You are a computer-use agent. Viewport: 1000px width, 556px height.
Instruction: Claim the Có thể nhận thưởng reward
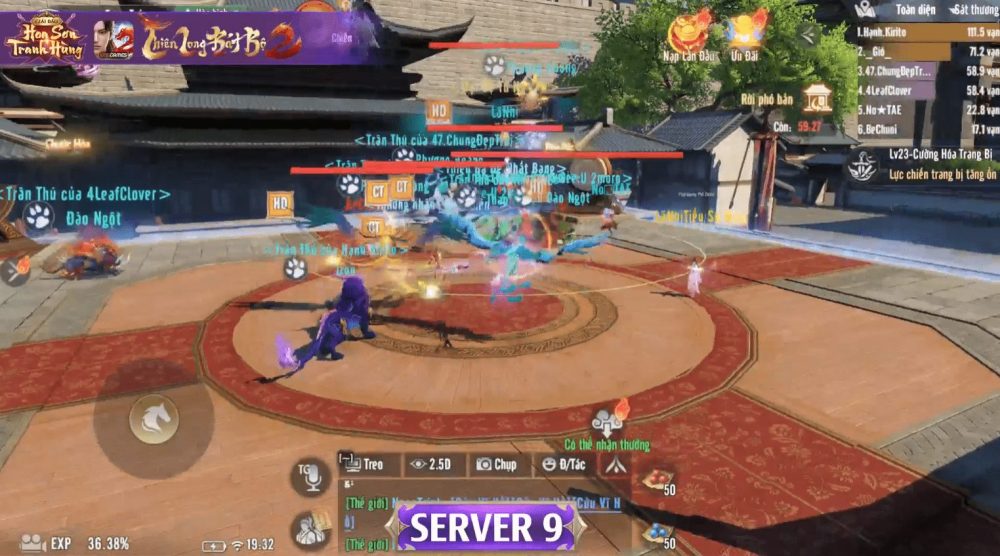[608, 421]
